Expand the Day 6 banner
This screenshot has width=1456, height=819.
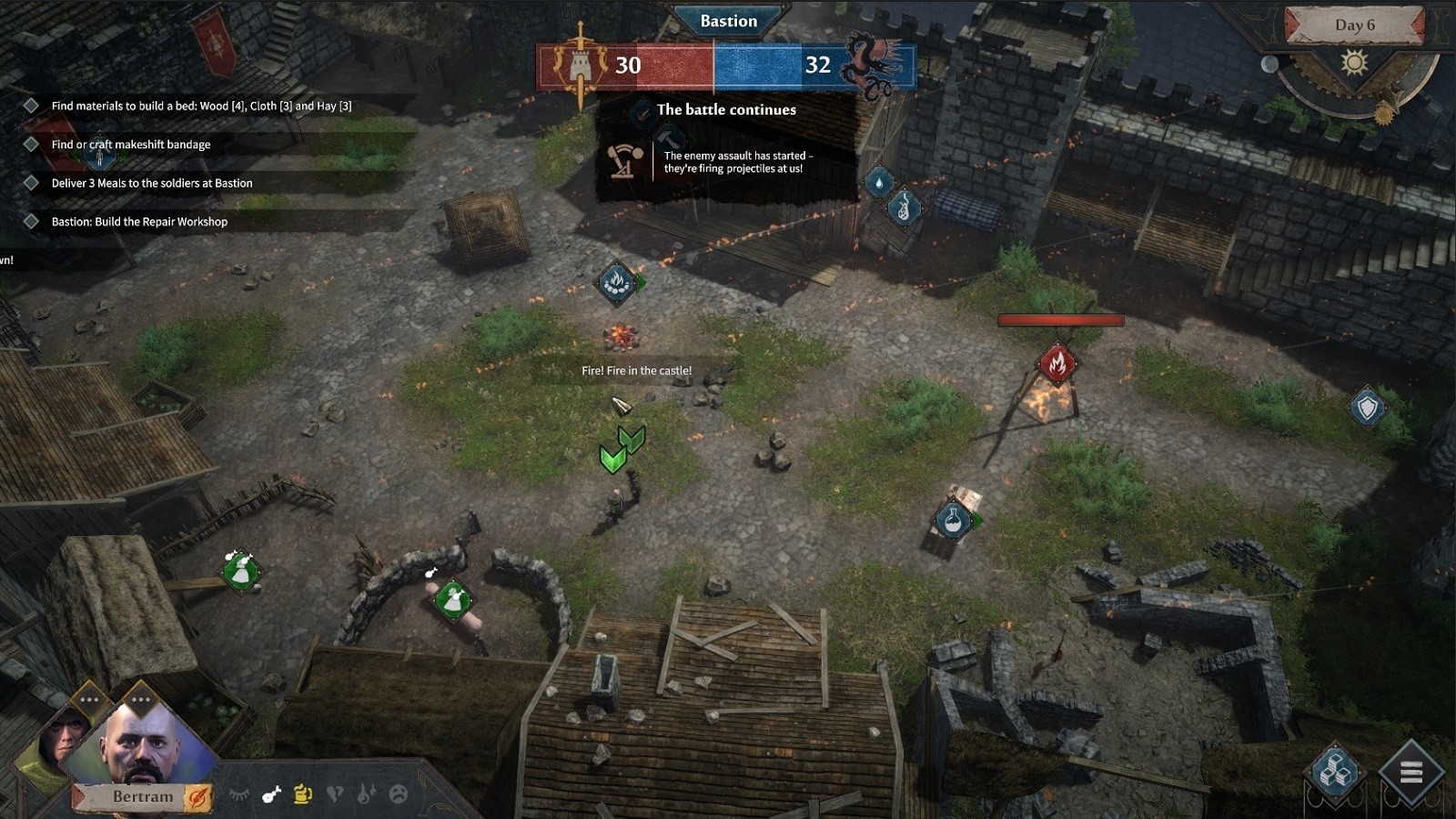(1357, 24)
